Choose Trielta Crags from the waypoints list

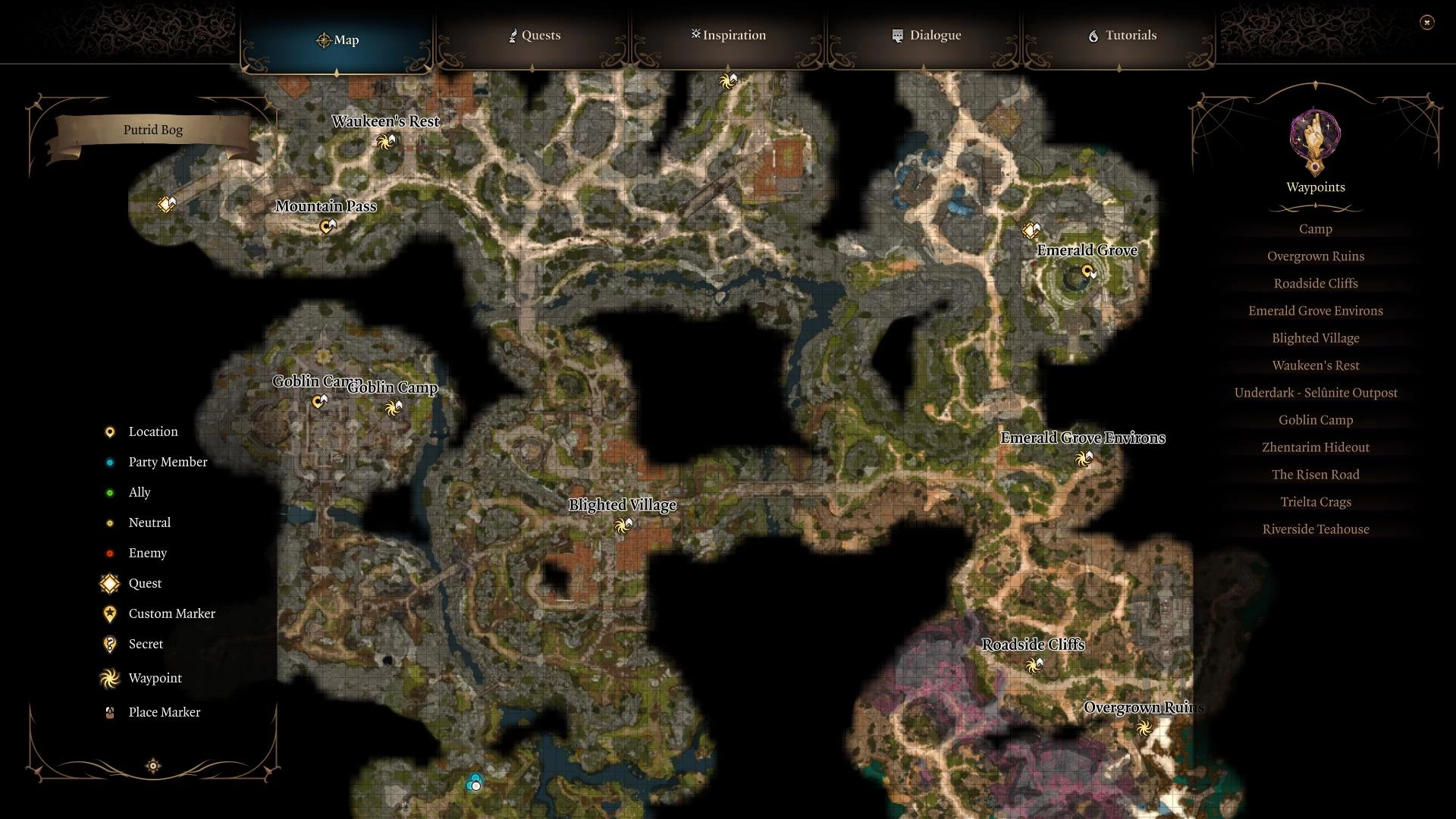(1315, 502)
